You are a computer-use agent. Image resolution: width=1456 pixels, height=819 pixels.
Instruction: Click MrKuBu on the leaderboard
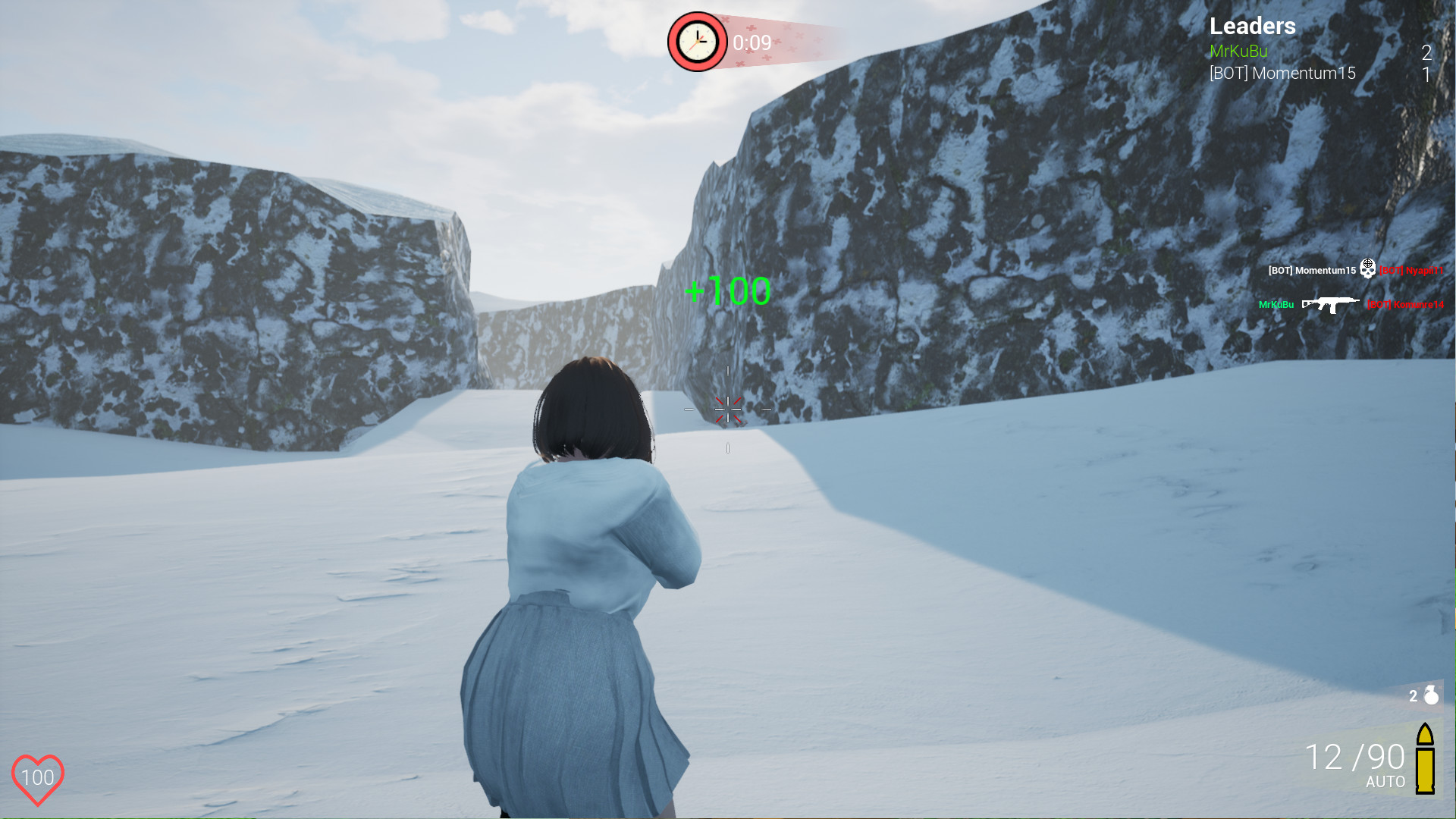(x=1238, y=51)
